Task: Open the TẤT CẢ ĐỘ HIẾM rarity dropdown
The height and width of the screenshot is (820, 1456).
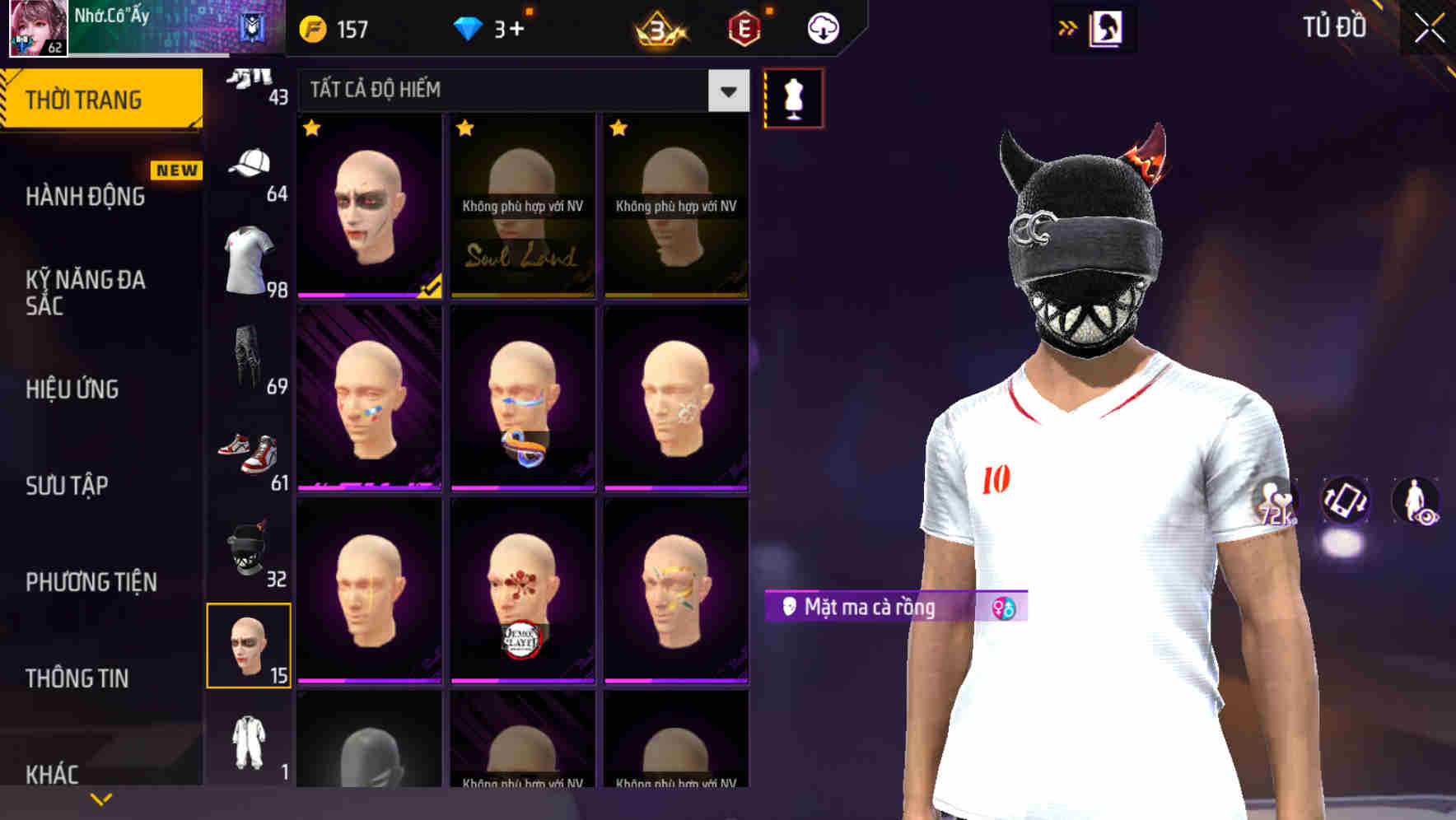Action: coord(519,91)
